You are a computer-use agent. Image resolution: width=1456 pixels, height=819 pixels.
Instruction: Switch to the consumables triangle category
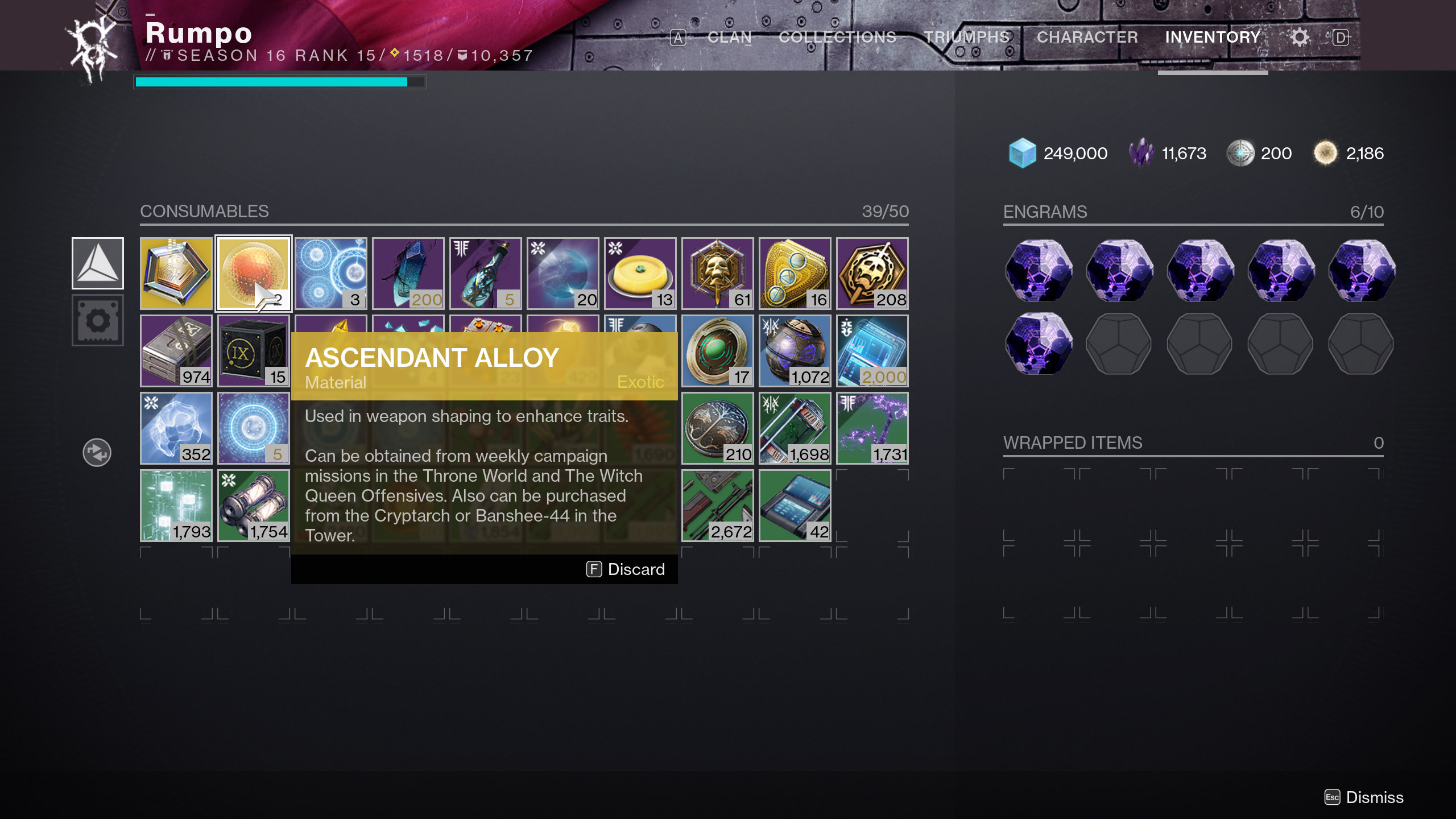coord(98,263)
